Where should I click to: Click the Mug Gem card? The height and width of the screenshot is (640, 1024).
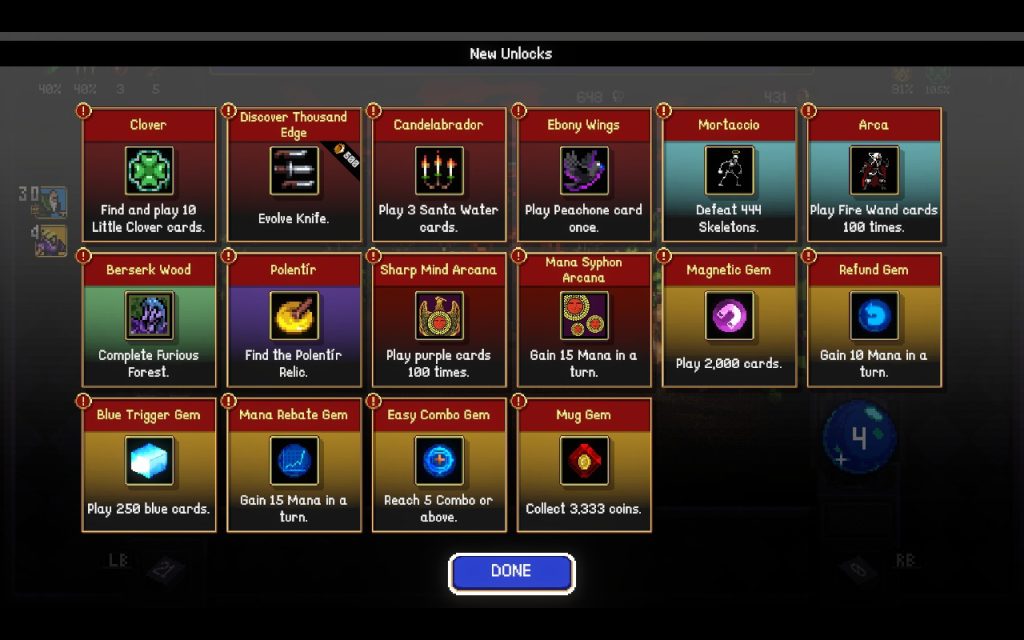[x=584, y=465]
